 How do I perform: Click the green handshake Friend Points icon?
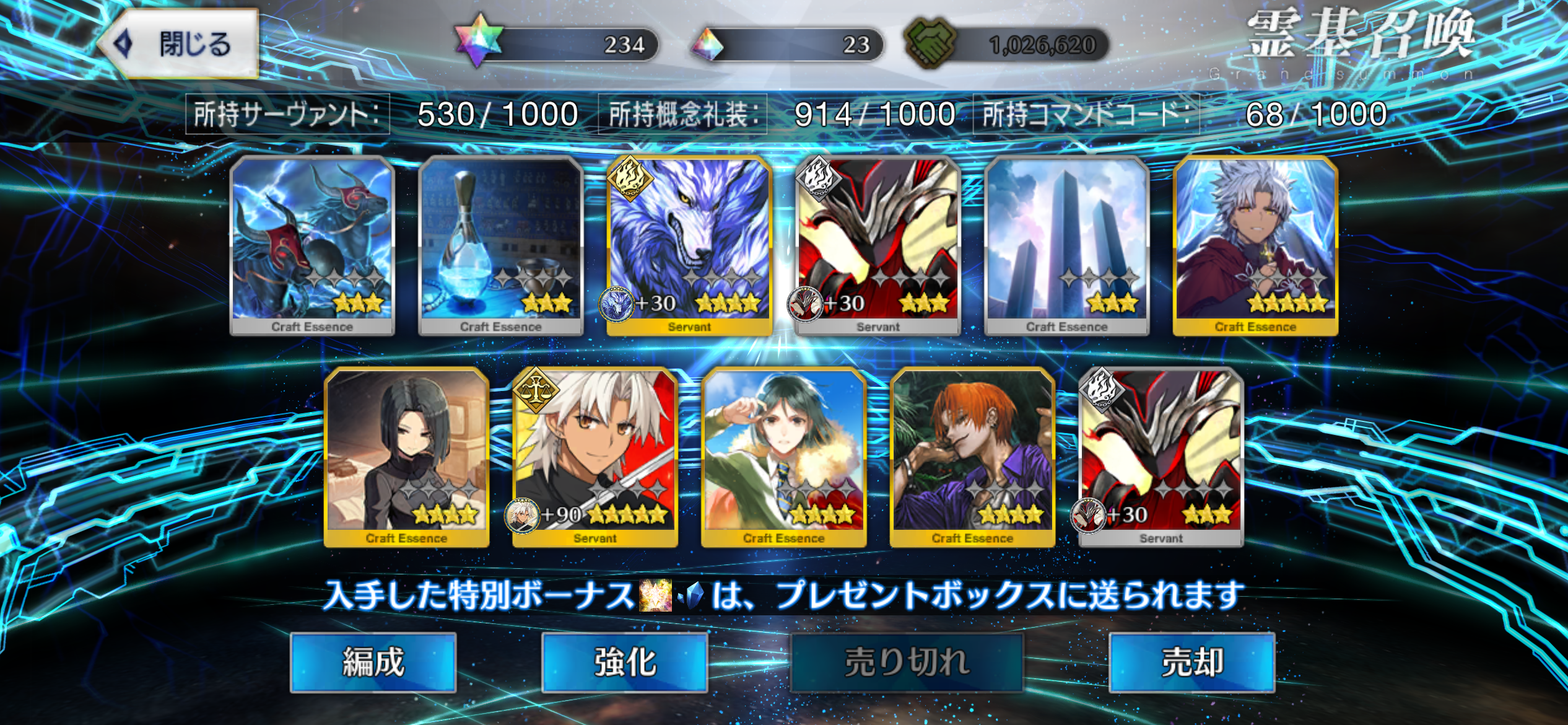pyautogui.click(x=929, y=43)
